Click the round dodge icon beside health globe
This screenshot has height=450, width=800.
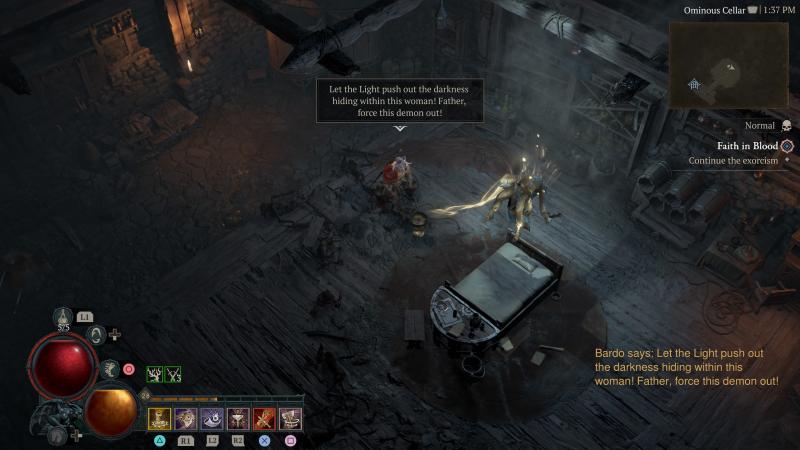110,369
